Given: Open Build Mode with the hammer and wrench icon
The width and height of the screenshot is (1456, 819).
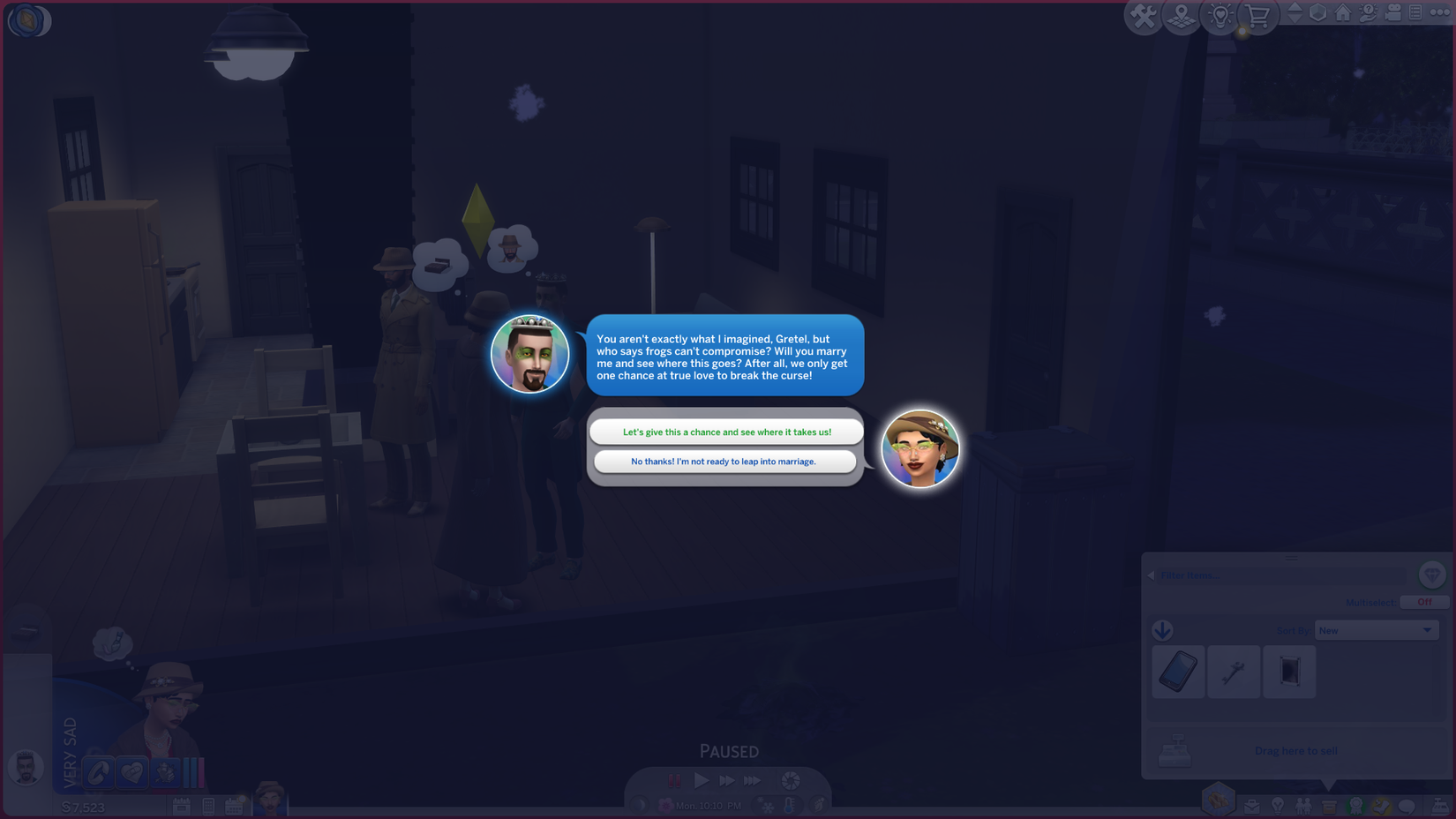Looking at the screenshot, I should (1143, 15).
